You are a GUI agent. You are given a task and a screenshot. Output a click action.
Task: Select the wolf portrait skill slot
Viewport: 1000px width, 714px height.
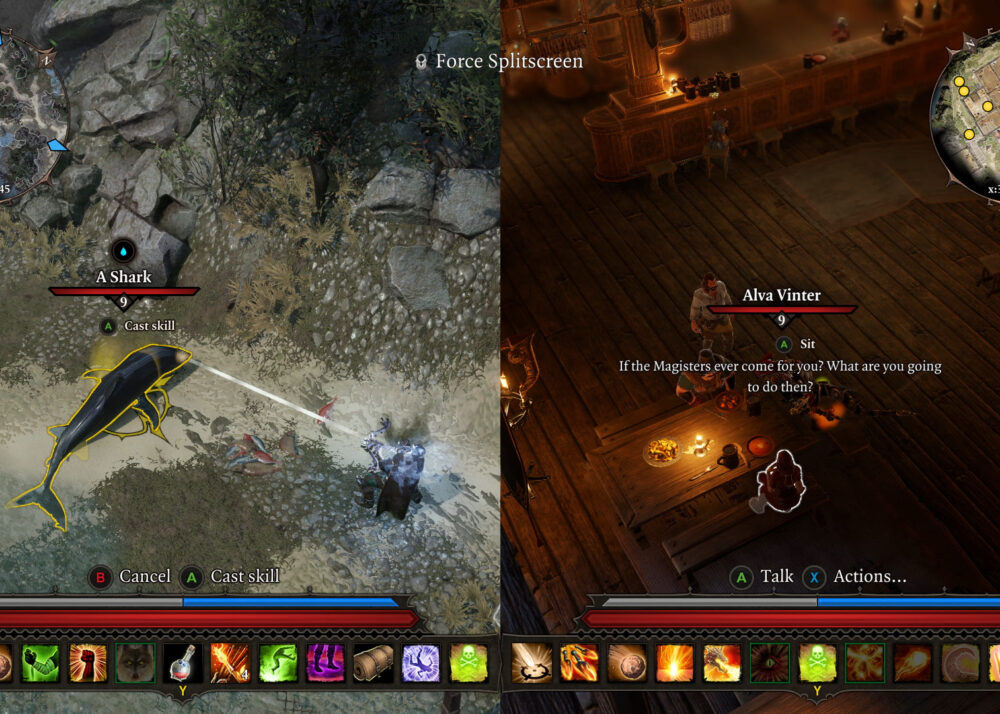(136, 662)
